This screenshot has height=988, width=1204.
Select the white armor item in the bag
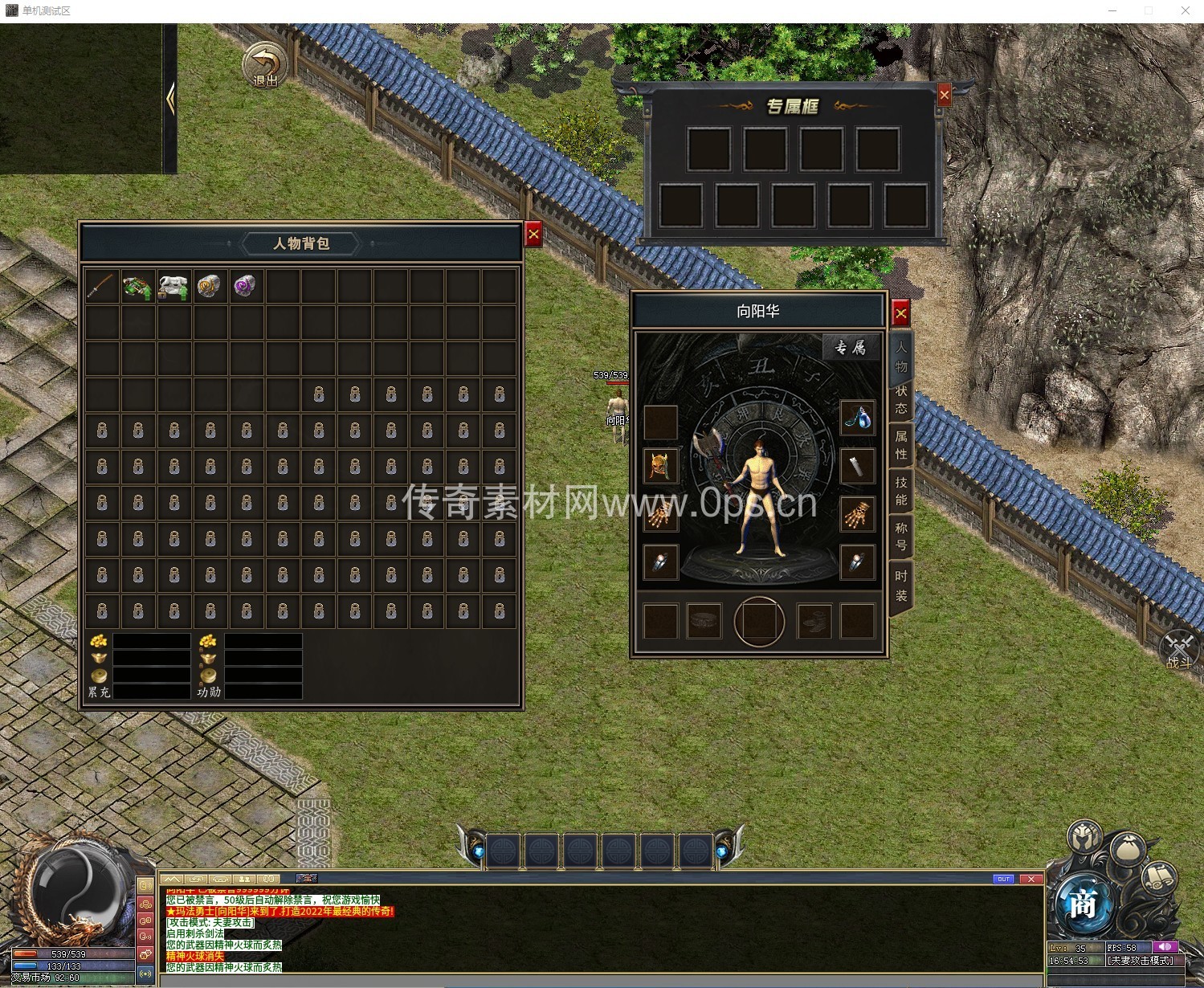pos(173,286)
